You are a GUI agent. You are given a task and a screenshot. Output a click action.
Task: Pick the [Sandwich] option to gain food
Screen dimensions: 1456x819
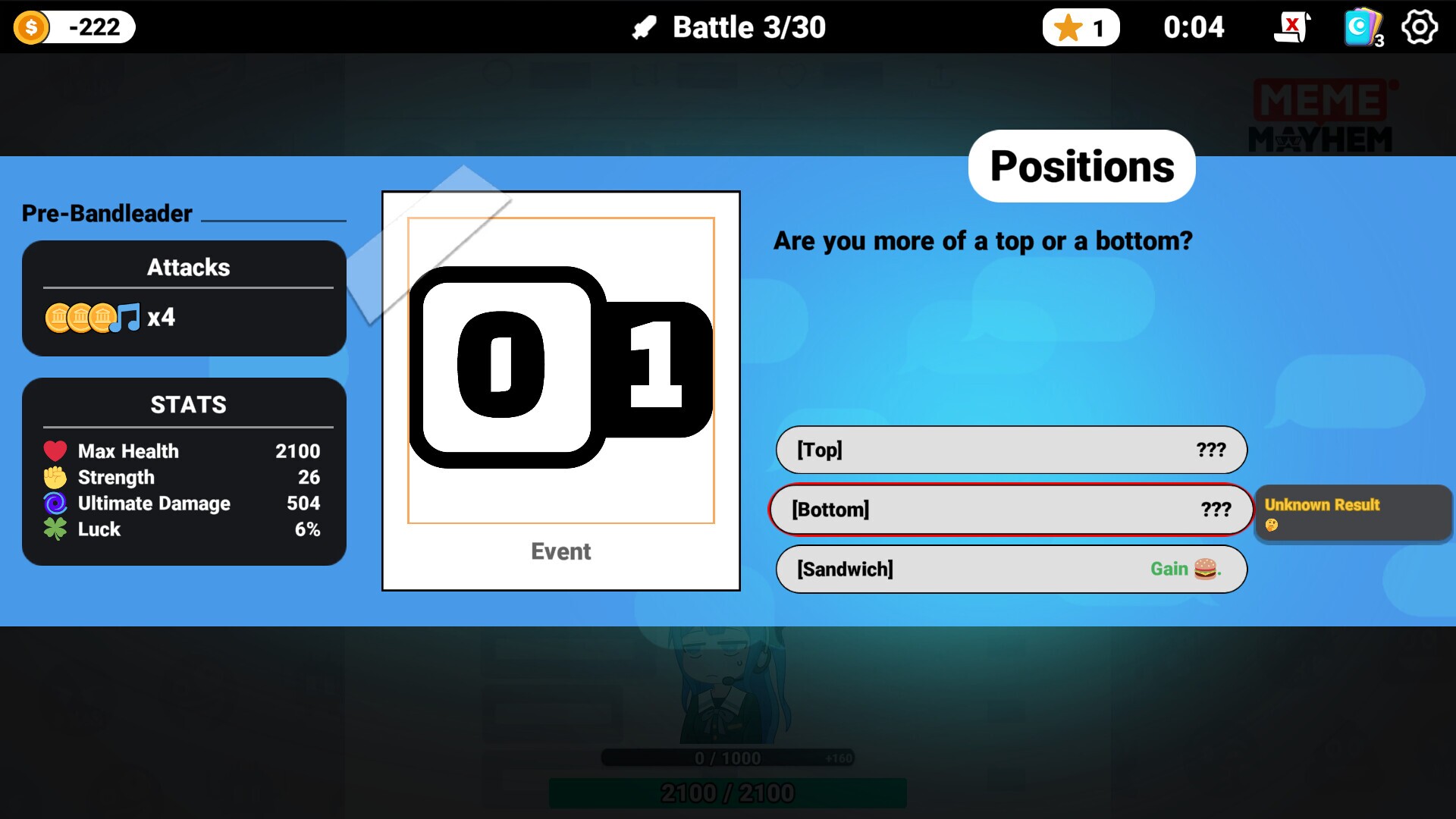tap(1010, 569)
